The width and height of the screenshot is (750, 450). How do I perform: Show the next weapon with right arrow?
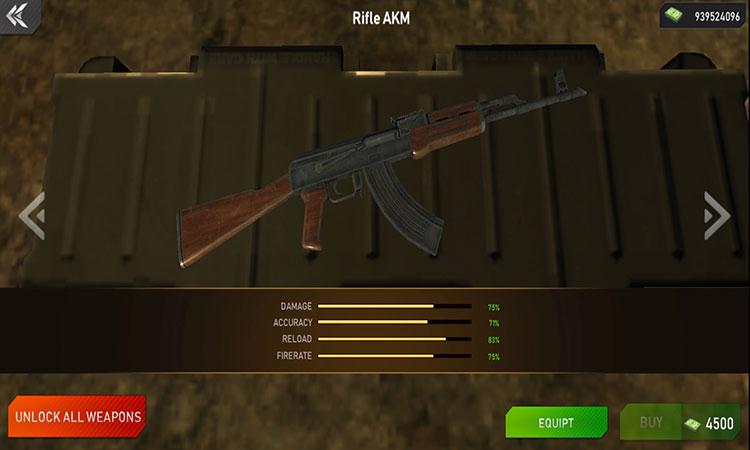click(x=716, y=215)
